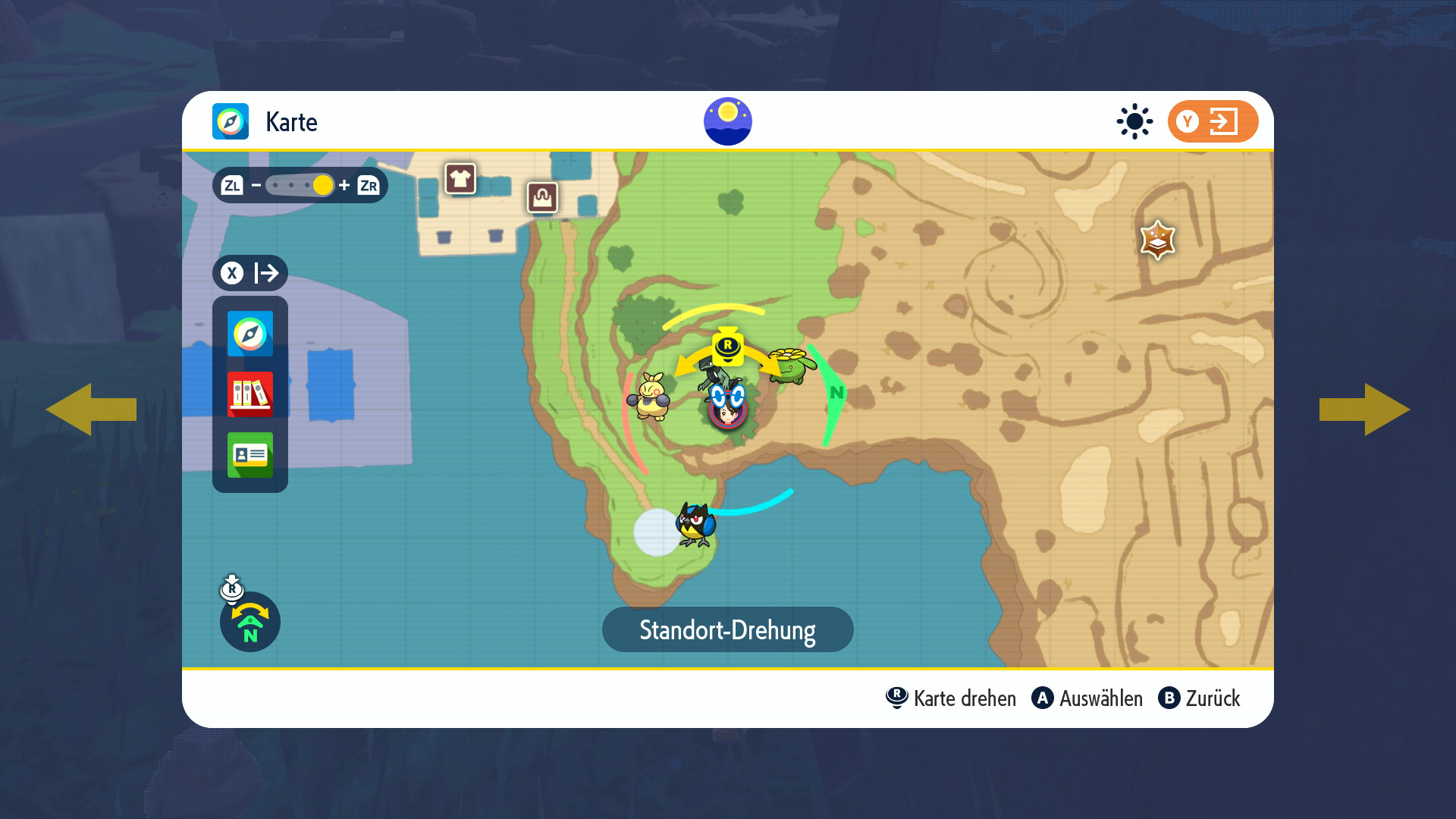Open the trainer profile card app
The image size is (1456, 819).
point(250,455)
